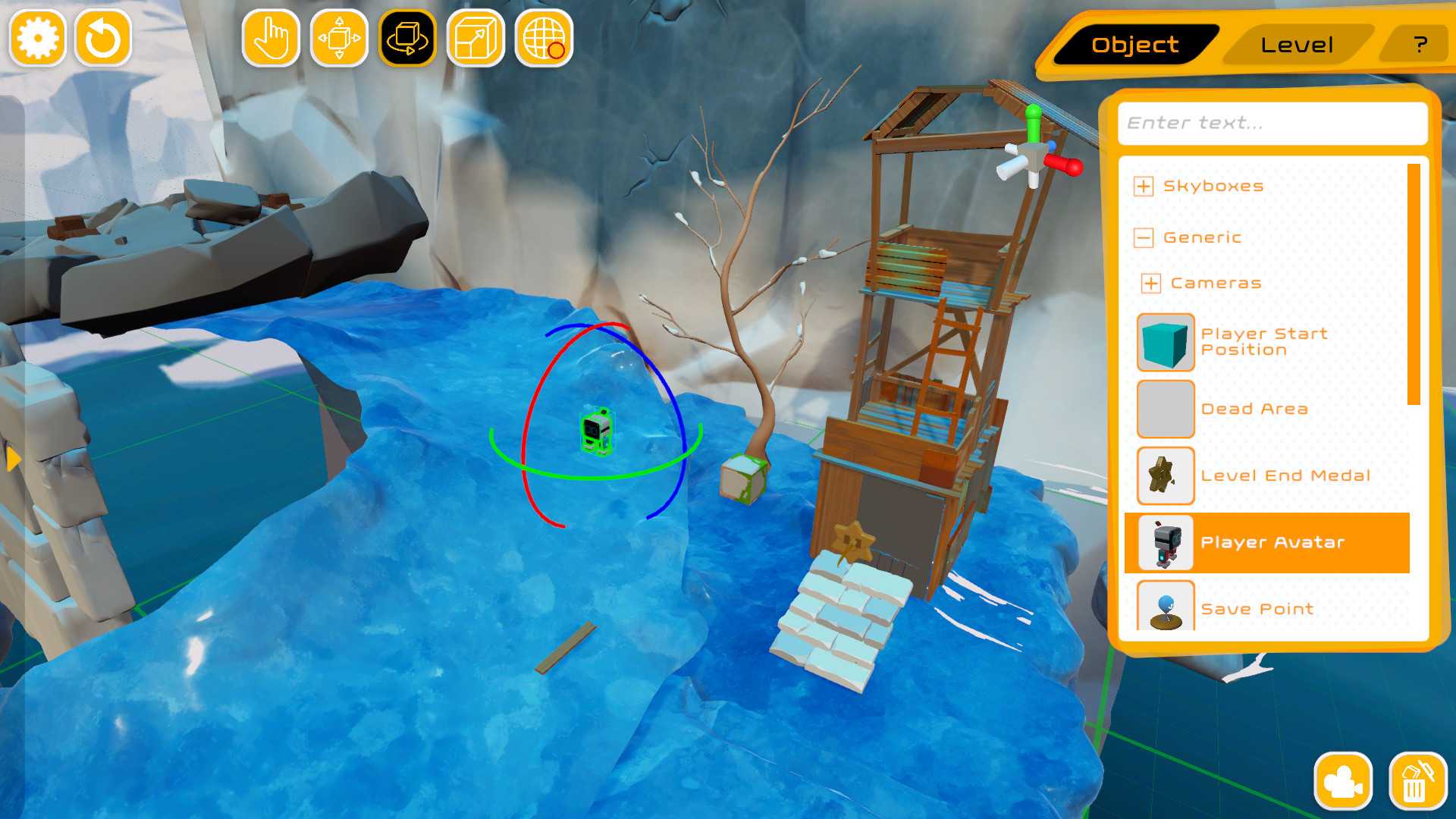Select the Move tool
The height and width of the screenshot is (819, 1456).
339,39
